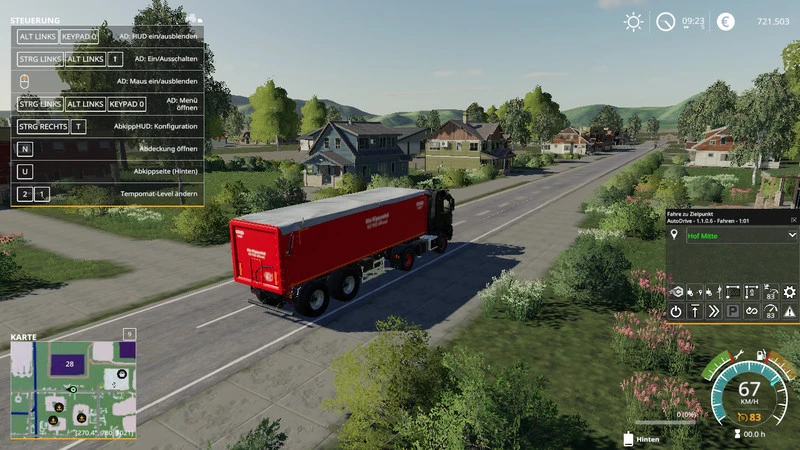
Task: Open AutoDrive settings gear icon
Action: [790, 291]
